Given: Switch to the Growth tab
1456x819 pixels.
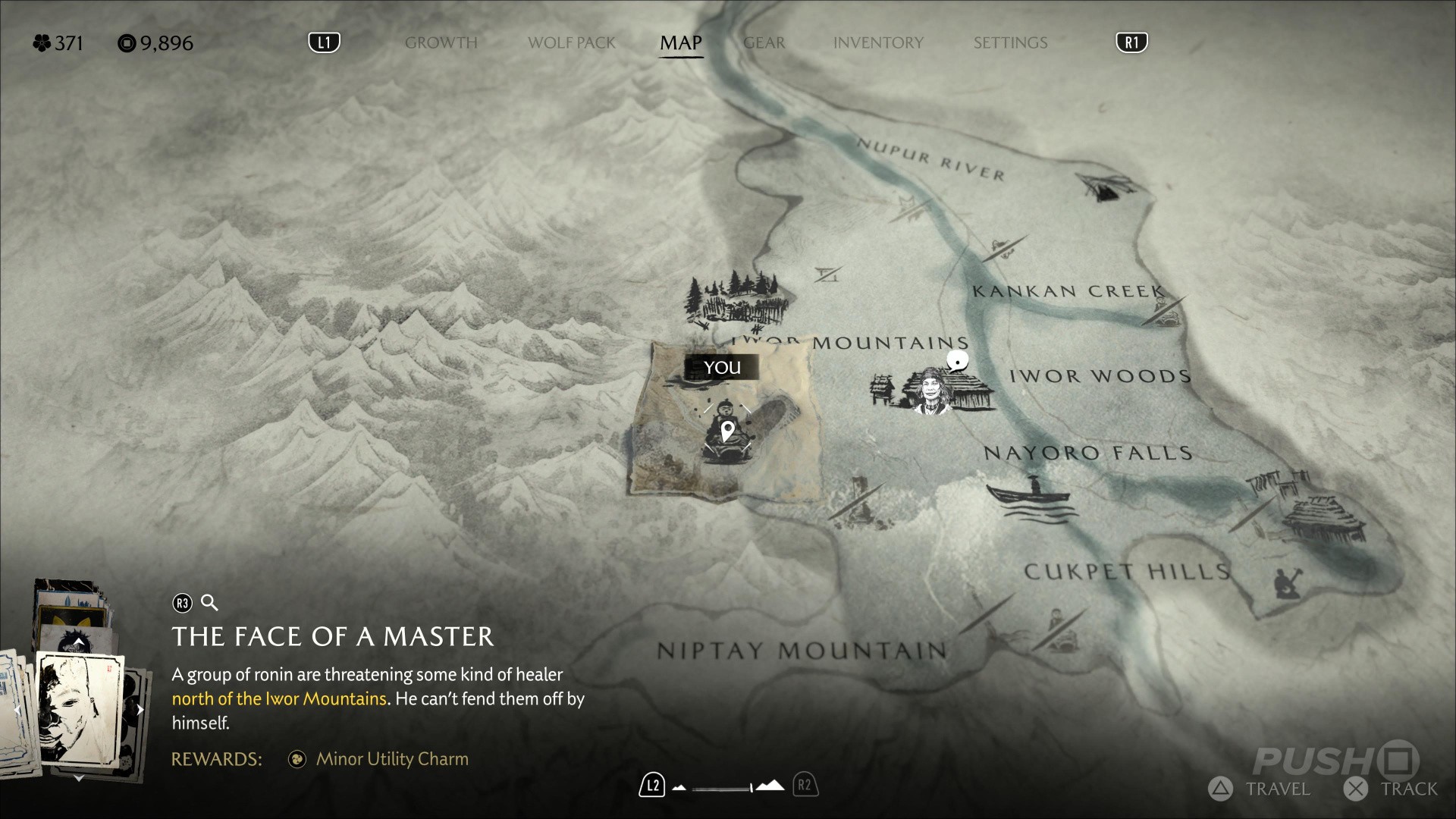Looking at the screenshot, I should [441, 43].
